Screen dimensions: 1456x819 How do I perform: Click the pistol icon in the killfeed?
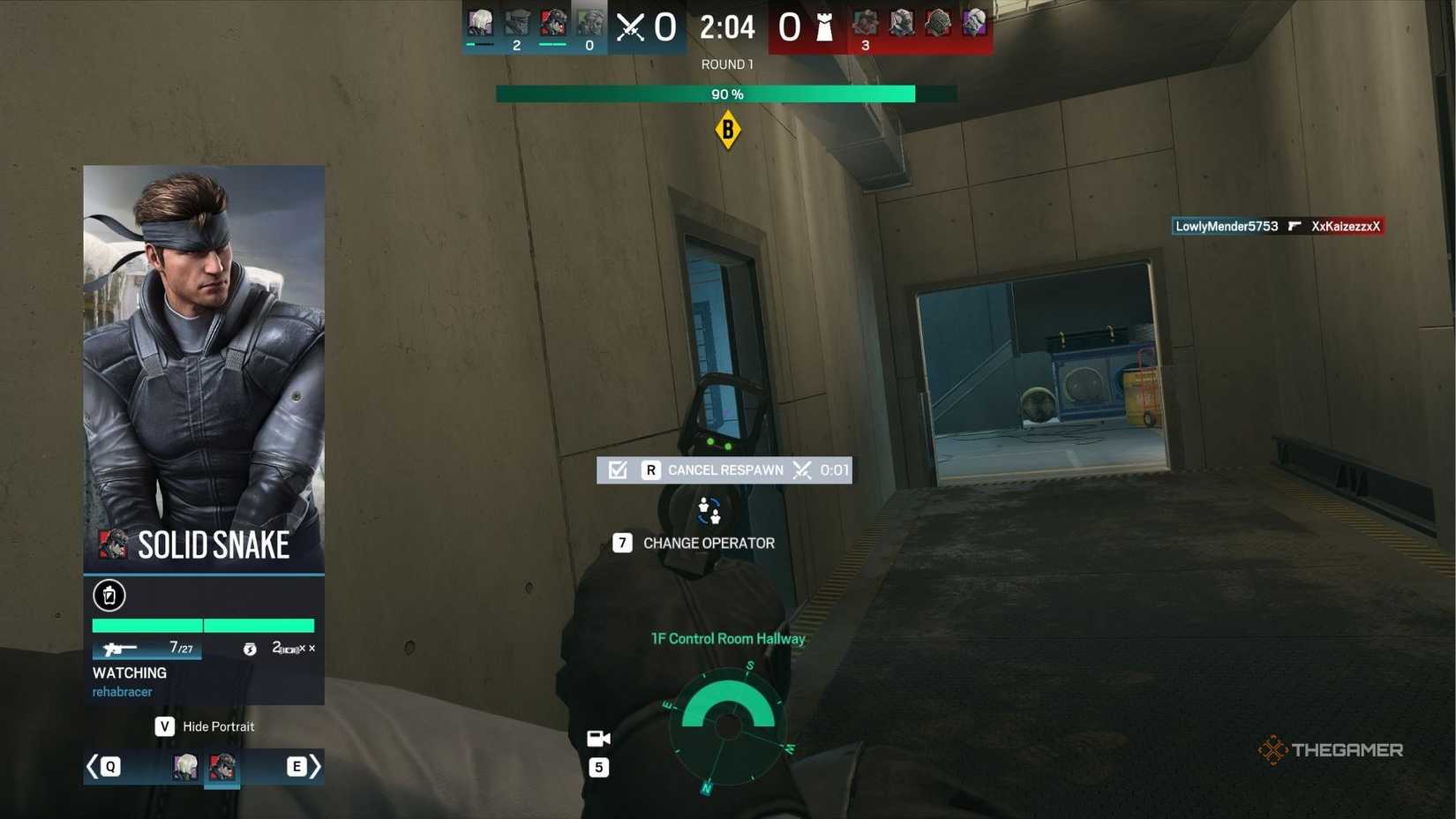click(1294, 226)
